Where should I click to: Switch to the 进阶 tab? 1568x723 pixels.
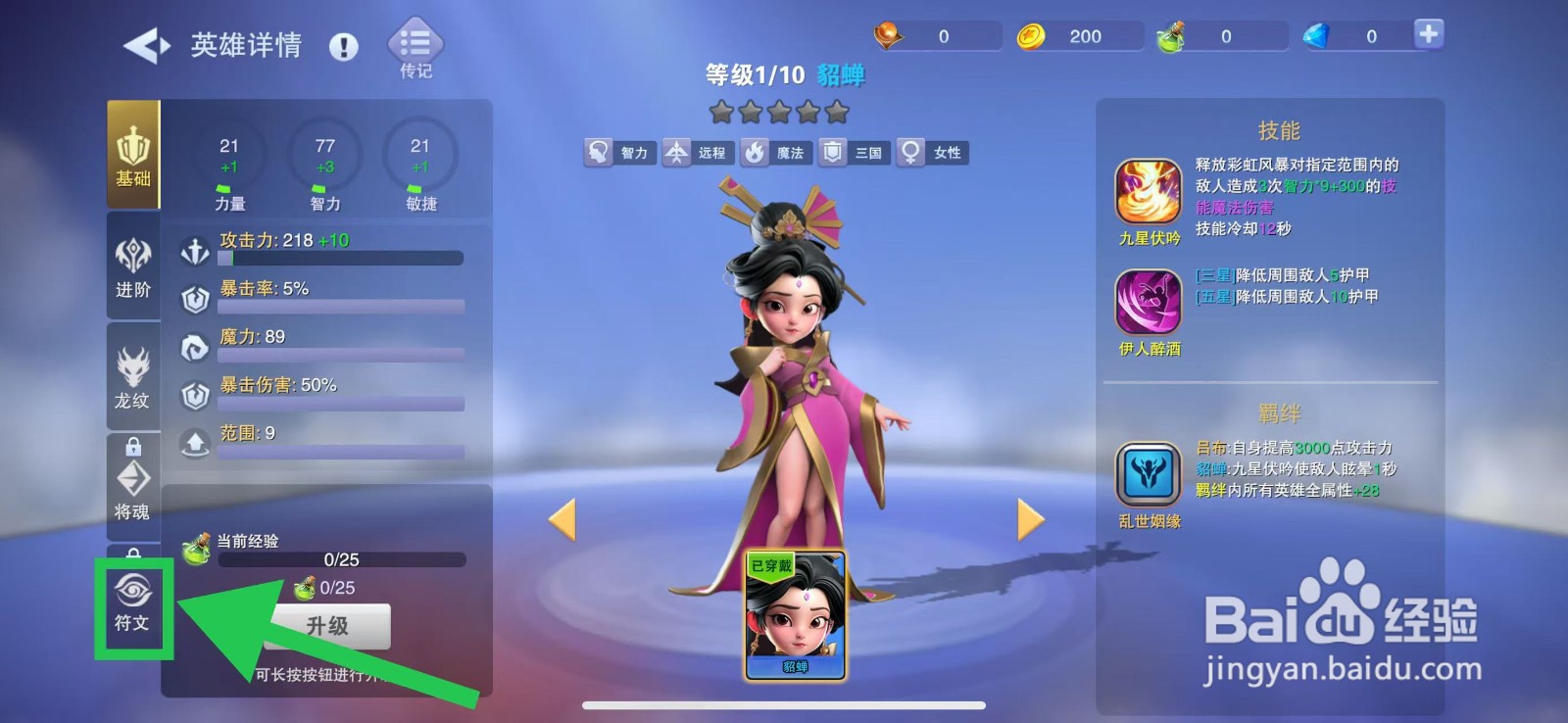[x=133, y=266]
